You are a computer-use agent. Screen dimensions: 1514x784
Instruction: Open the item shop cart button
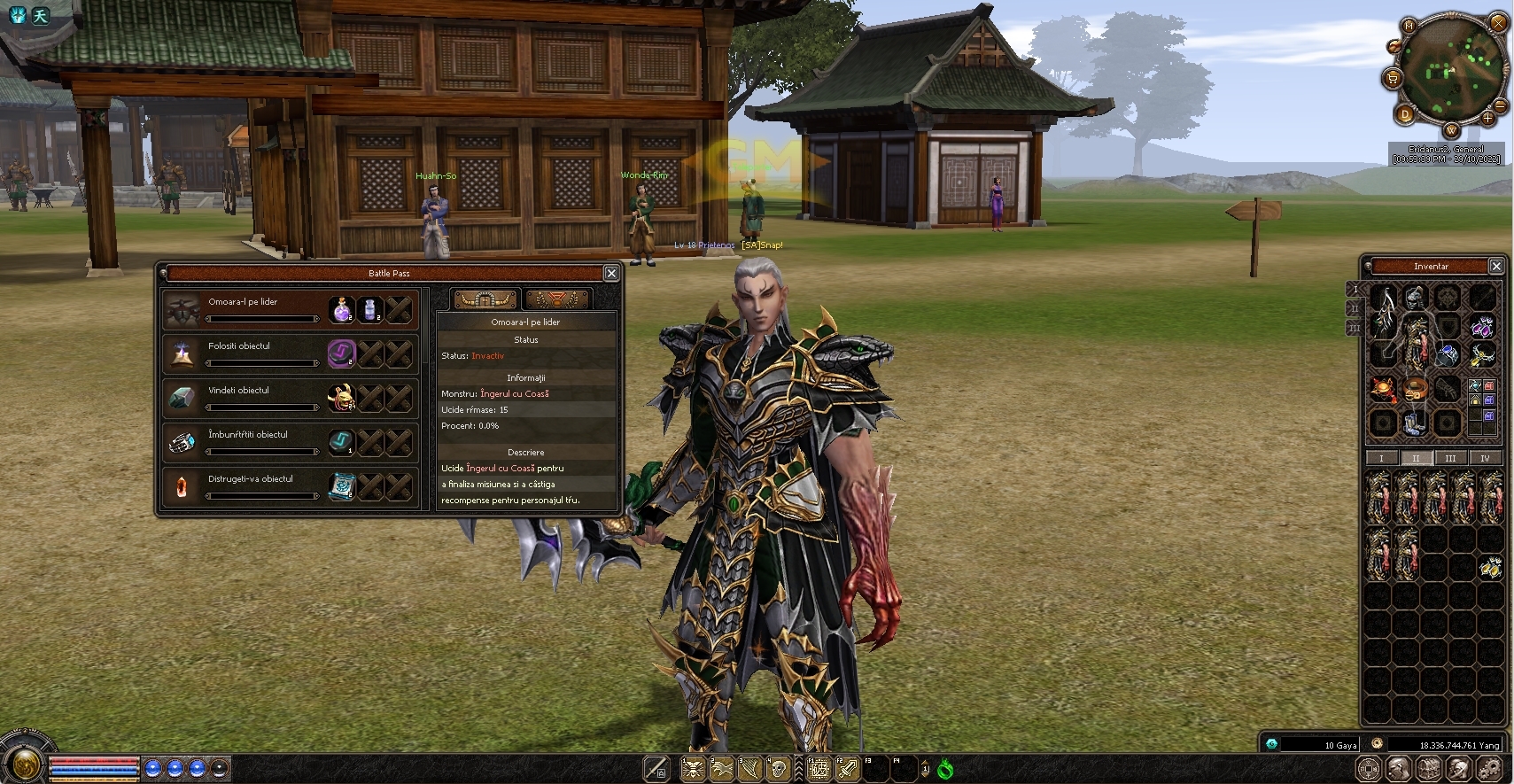(1392, 79)
